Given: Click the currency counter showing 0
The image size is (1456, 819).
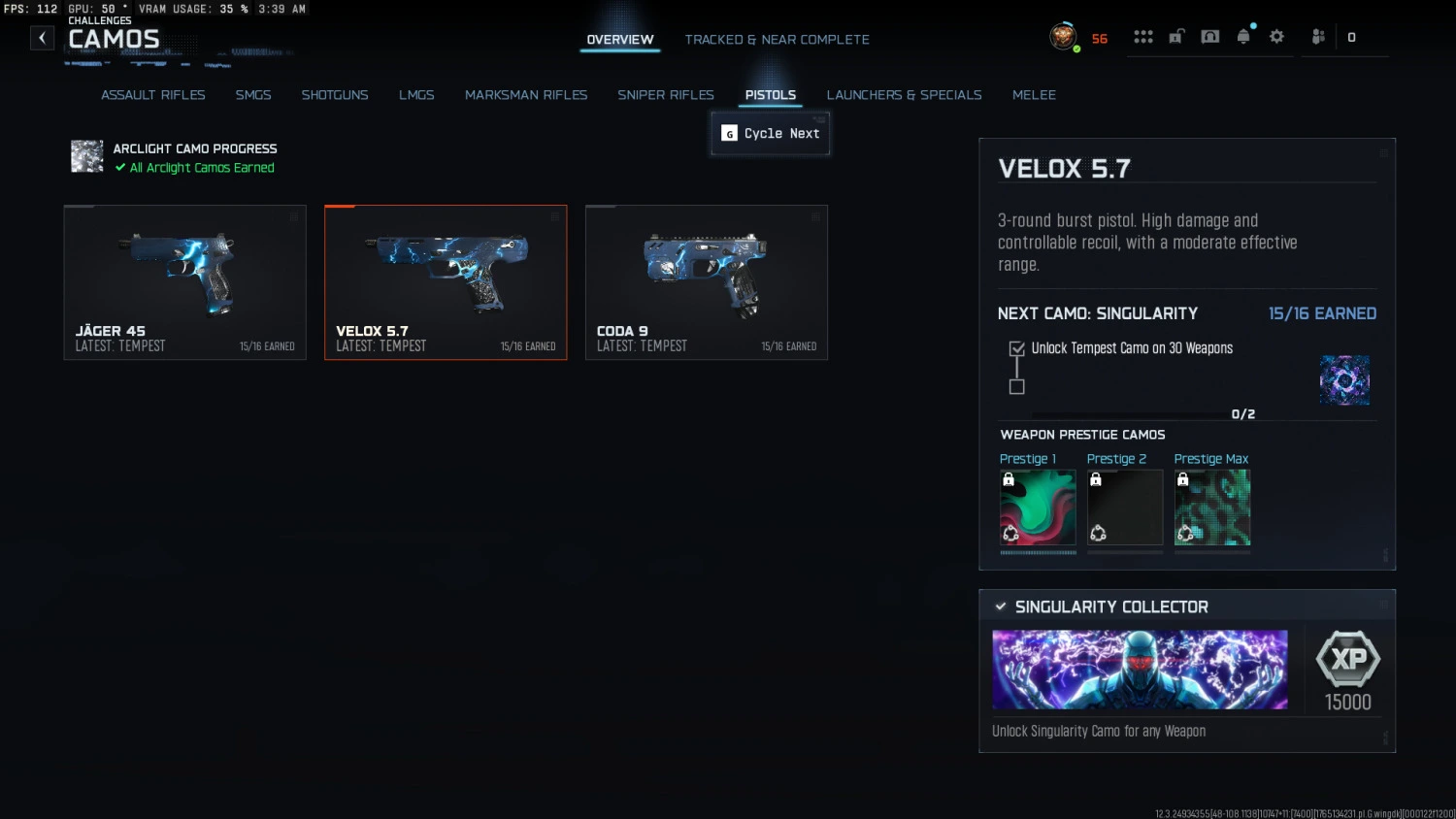Looking at the screenshot, I should [1350, 37].
